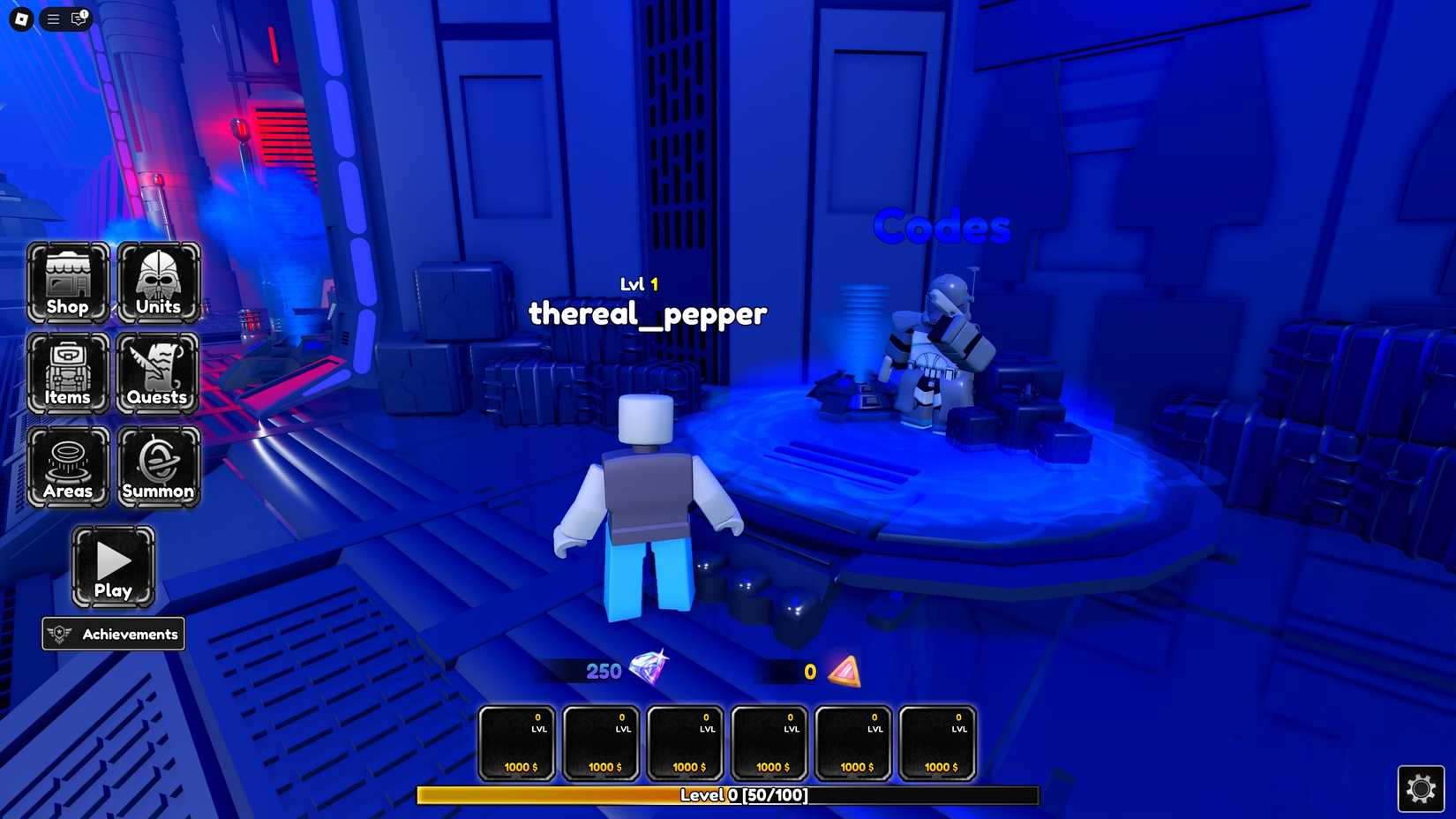Open the Quests panel
Viewport: 1456px width, 819px height.
click(158, 373)
